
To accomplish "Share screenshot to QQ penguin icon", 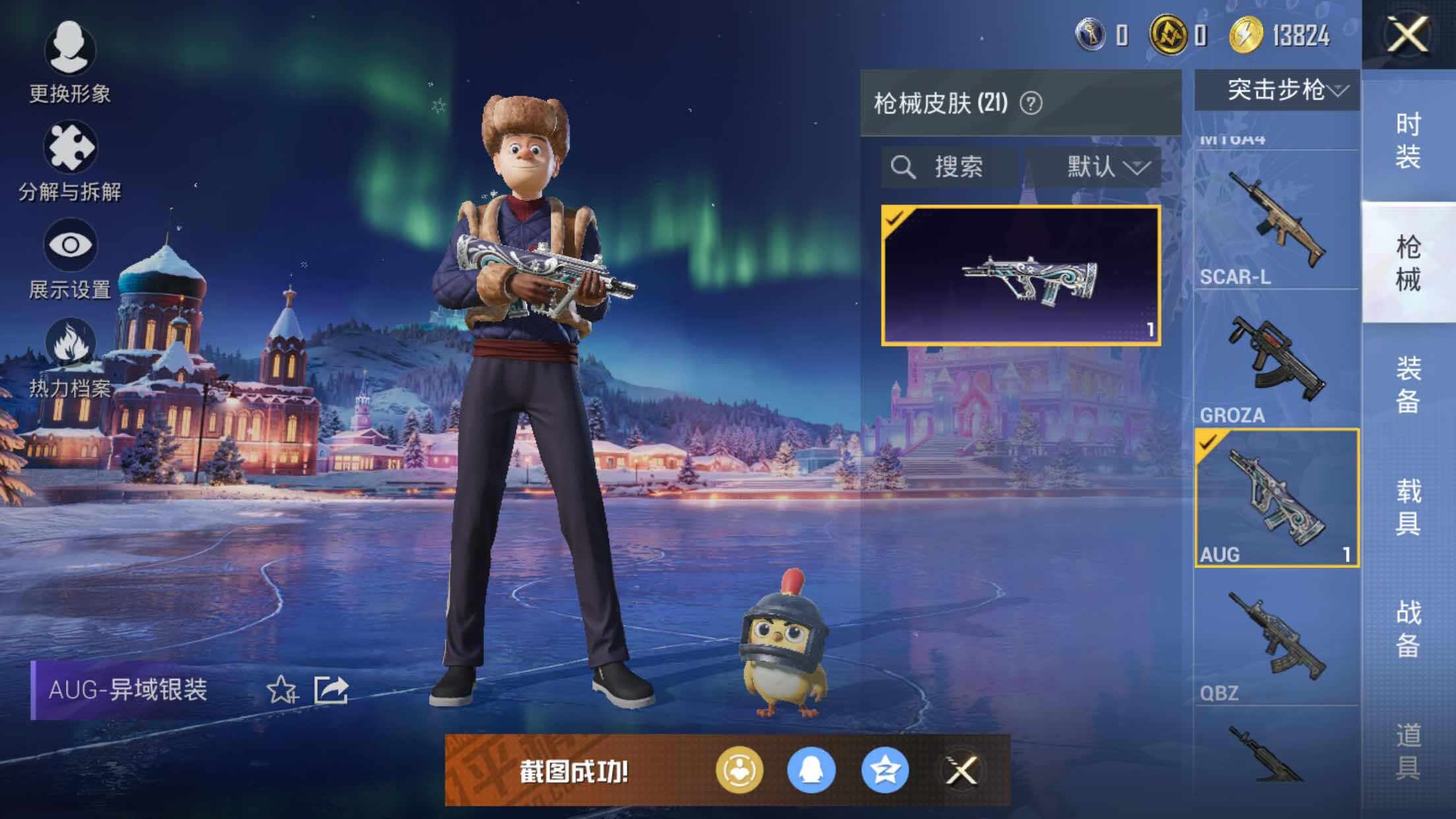I will point(811,770).
